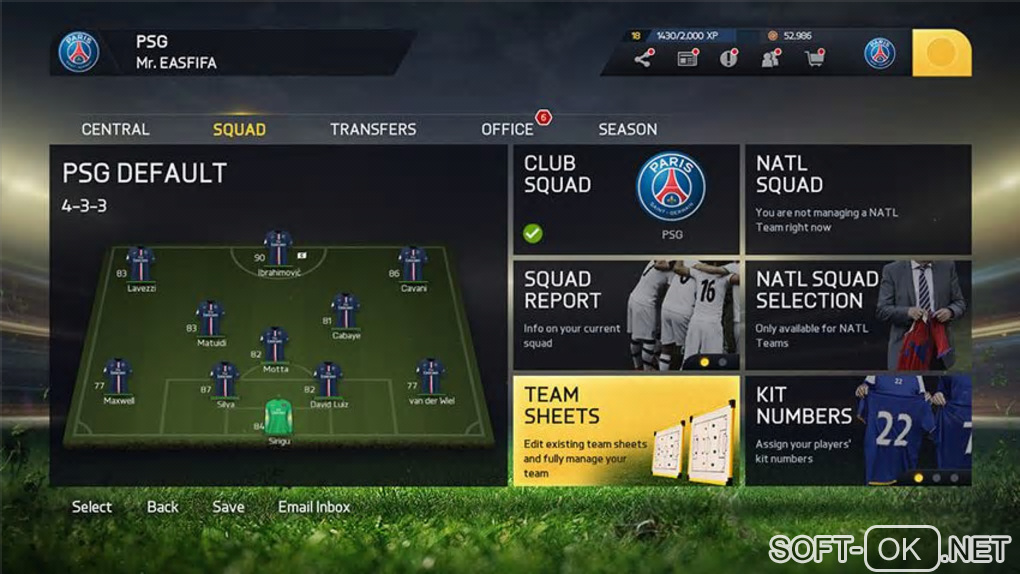Select Ibrahimović on the formation pitch
The image size is (1020, 574).
click(x=278, y=249)
